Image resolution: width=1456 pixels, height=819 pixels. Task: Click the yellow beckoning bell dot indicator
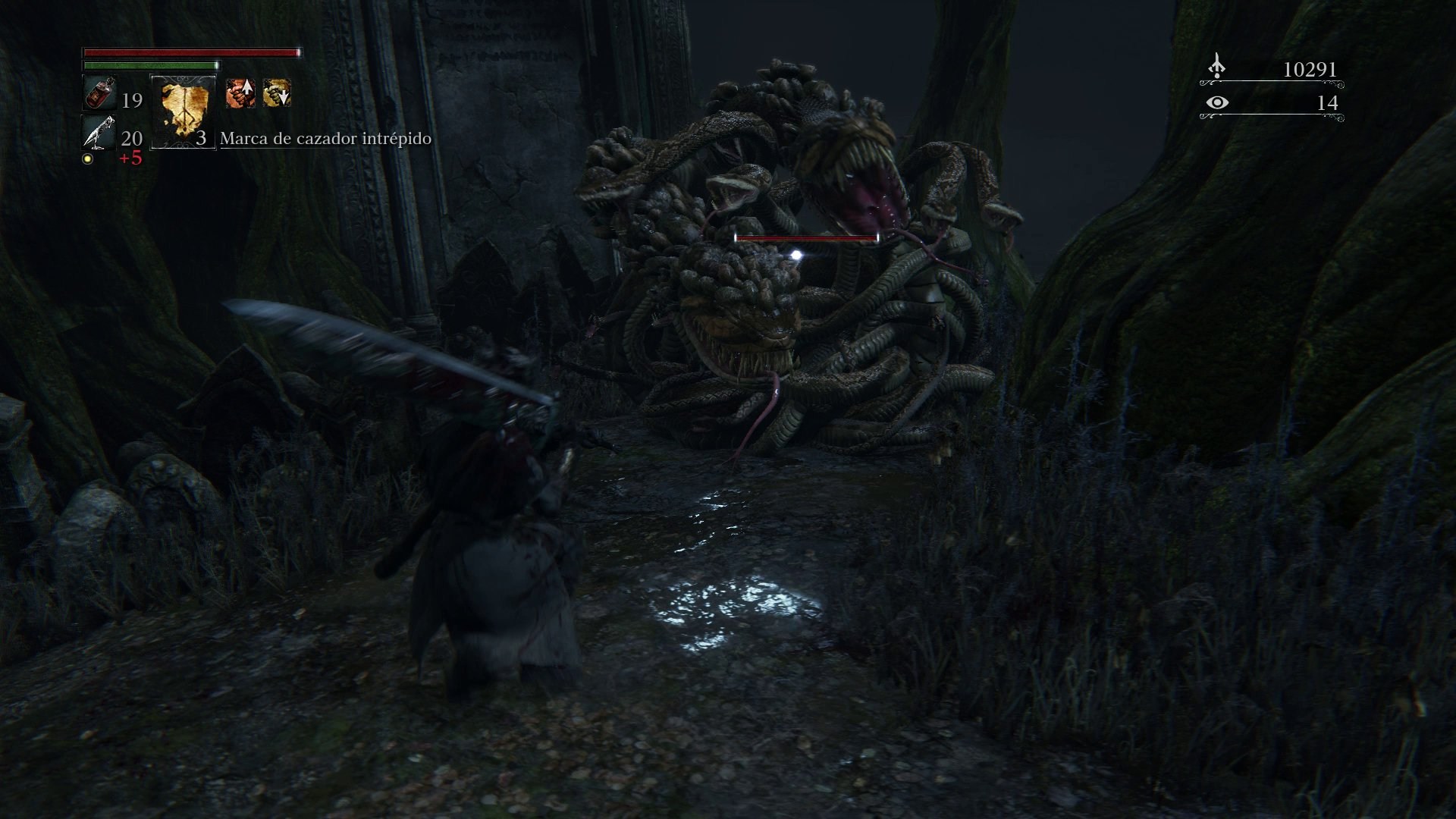pos(86,158)
